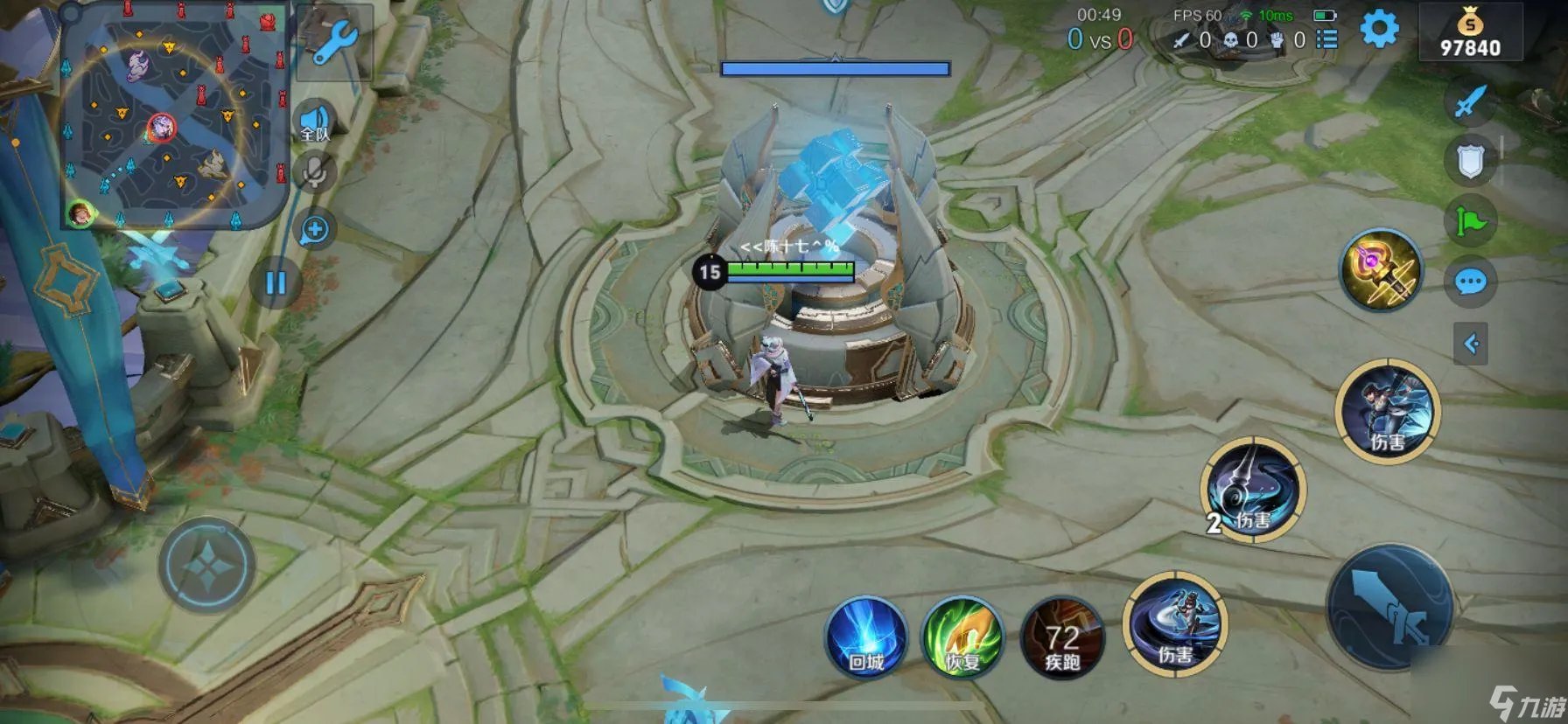Use the golden staff equipment active
Image resolution: width=1568 pixels, height=724 pixels.
coord(1381,270)
